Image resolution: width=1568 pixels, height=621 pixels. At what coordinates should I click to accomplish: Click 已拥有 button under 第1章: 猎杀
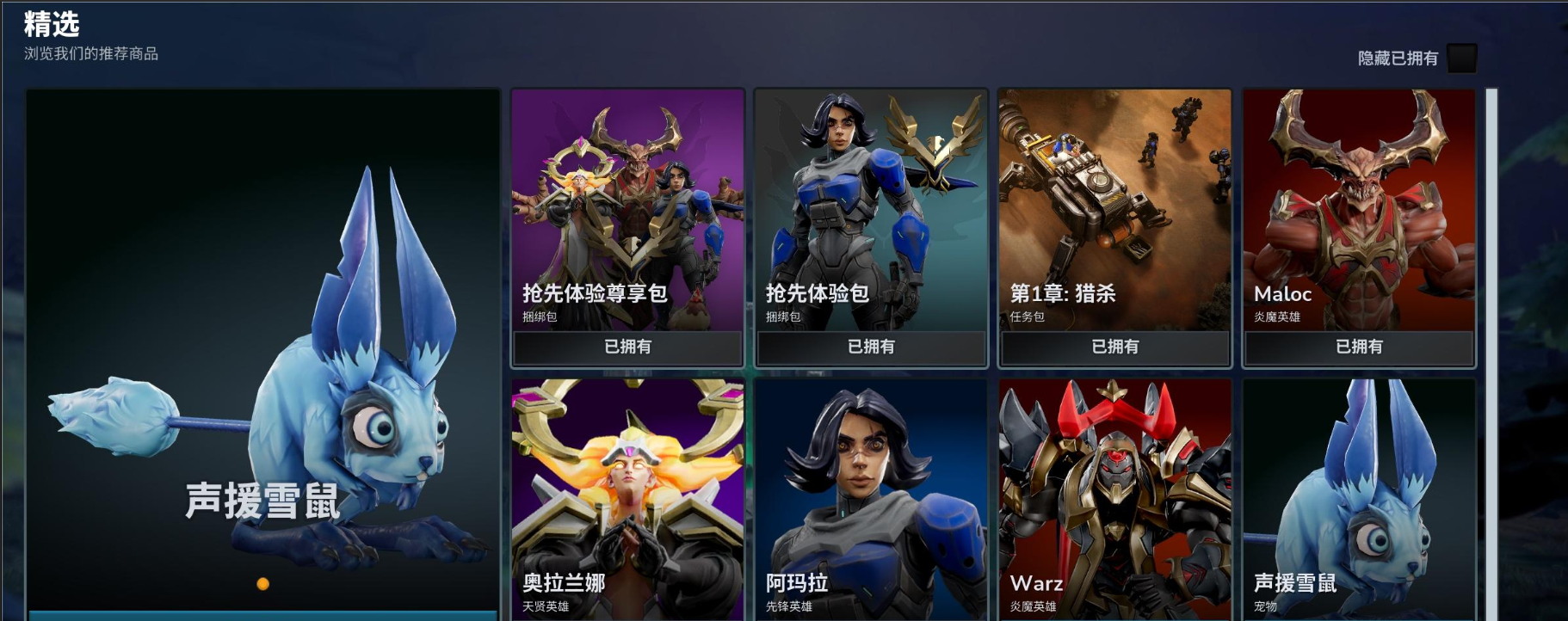click(1114, 347)
